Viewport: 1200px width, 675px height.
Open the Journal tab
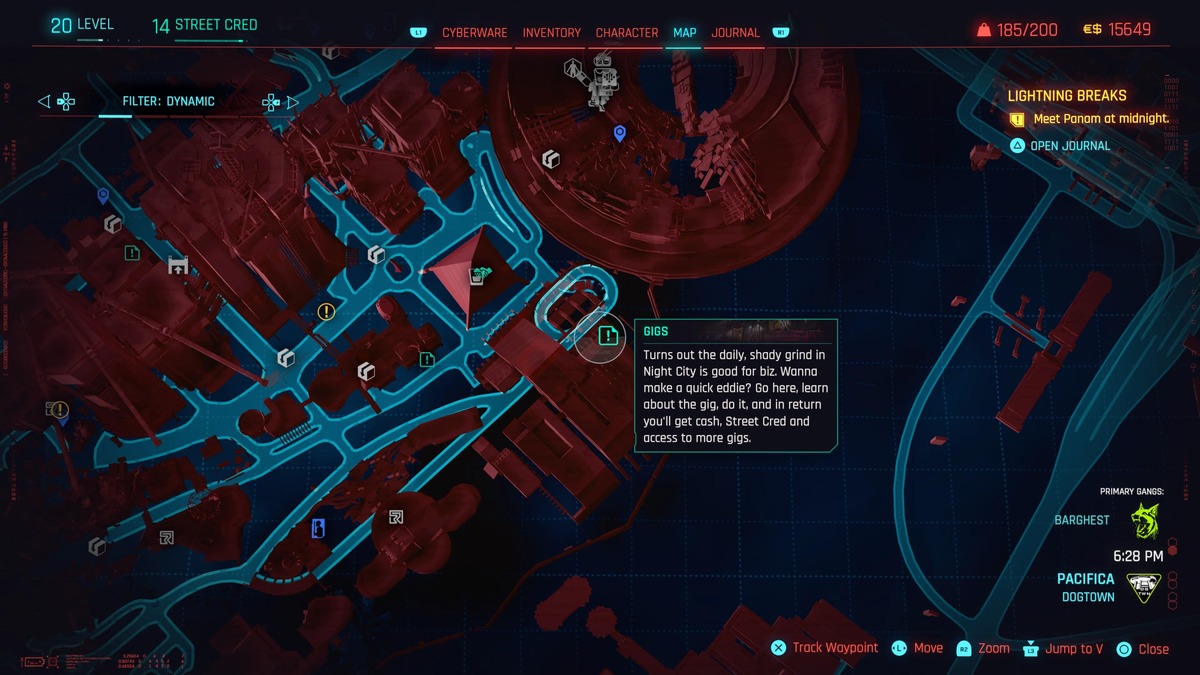pyautogui.click(x=736, y=33)
